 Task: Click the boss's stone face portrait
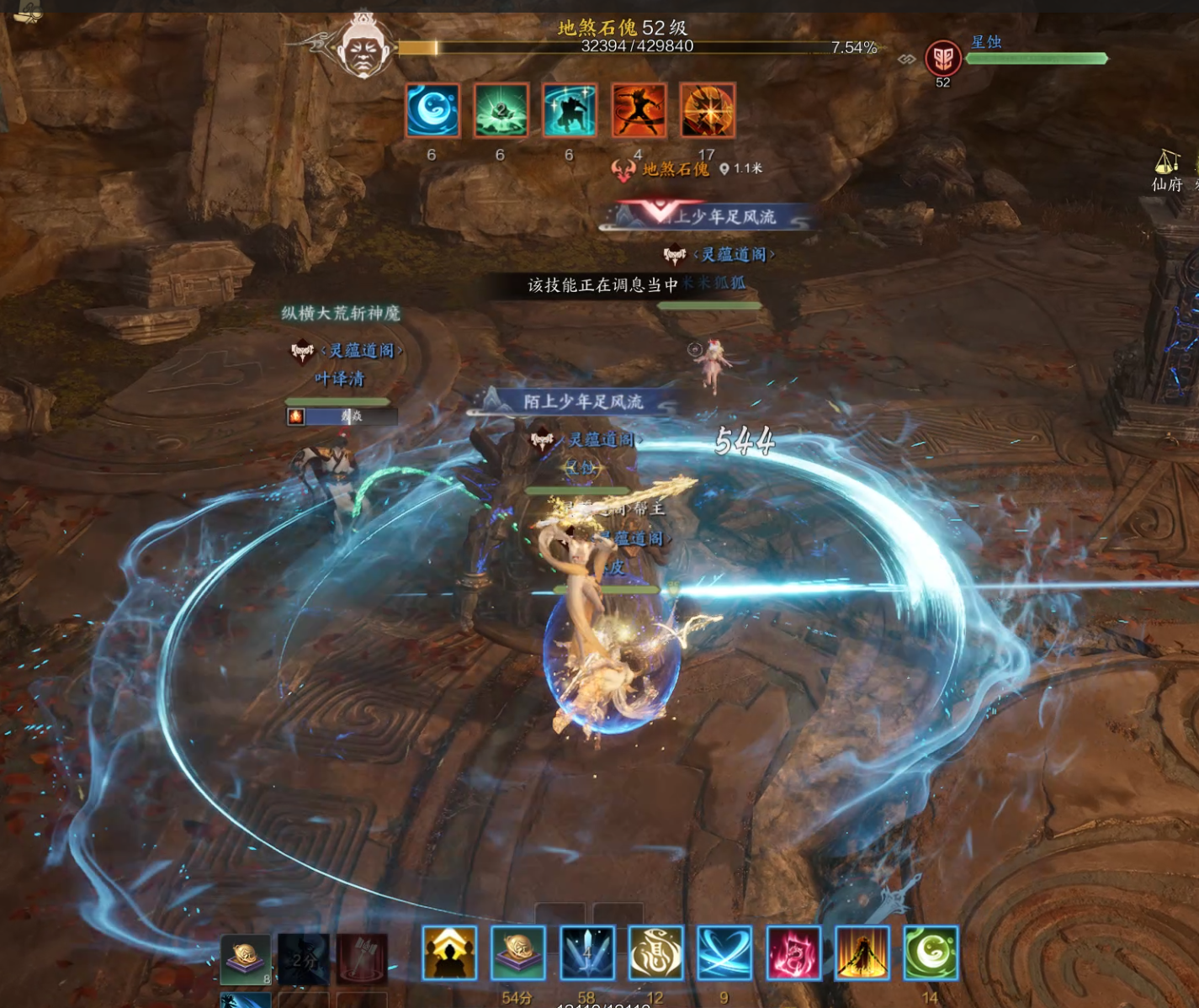pyautogui.click(x=363, y=46)
